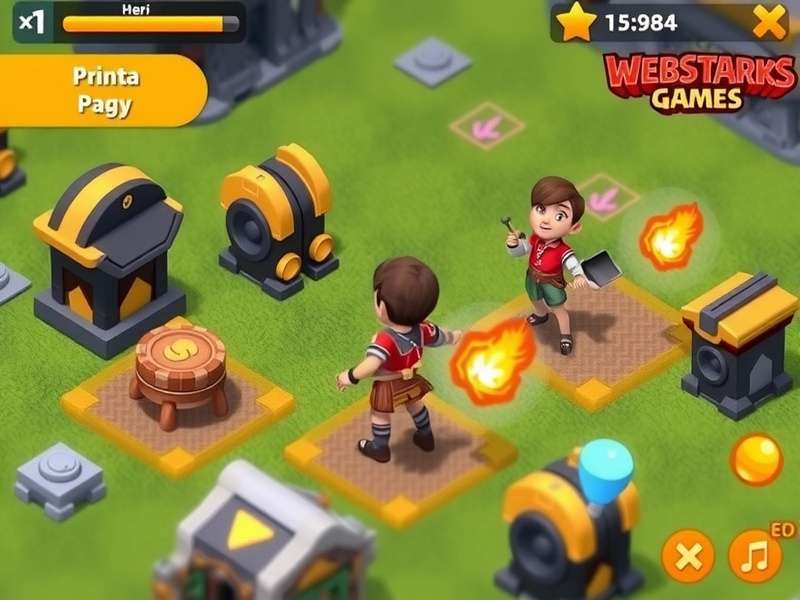Click the gold orb button
The width and height of the screenshot is (800, 600).
coord(756,459)
